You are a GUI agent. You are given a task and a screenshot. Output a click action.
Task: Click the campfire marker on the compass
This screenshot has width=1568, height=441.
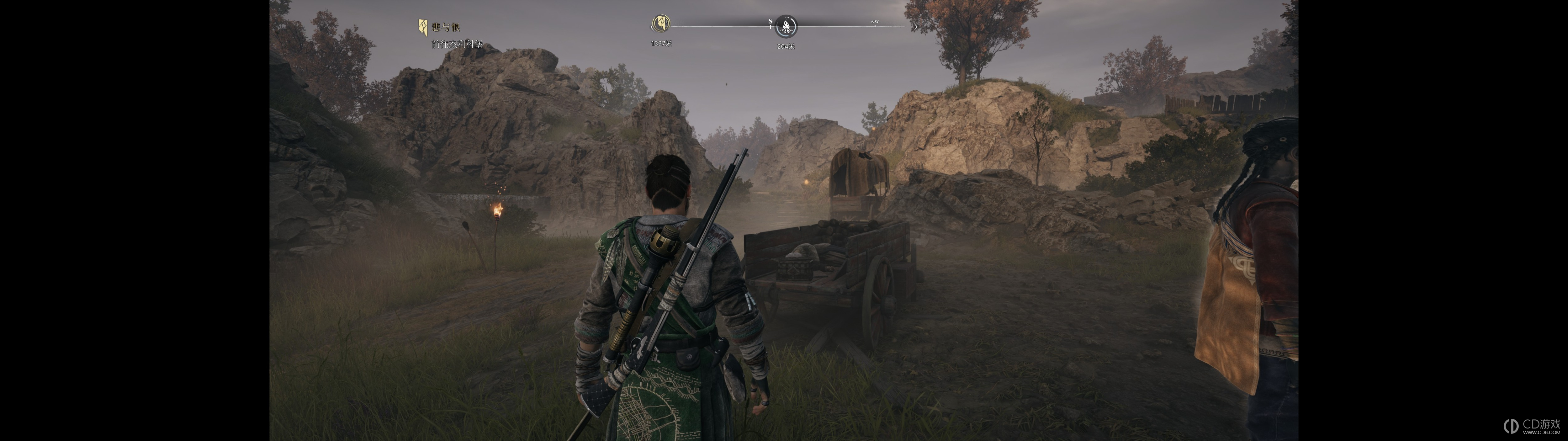[x=787, y=26]
